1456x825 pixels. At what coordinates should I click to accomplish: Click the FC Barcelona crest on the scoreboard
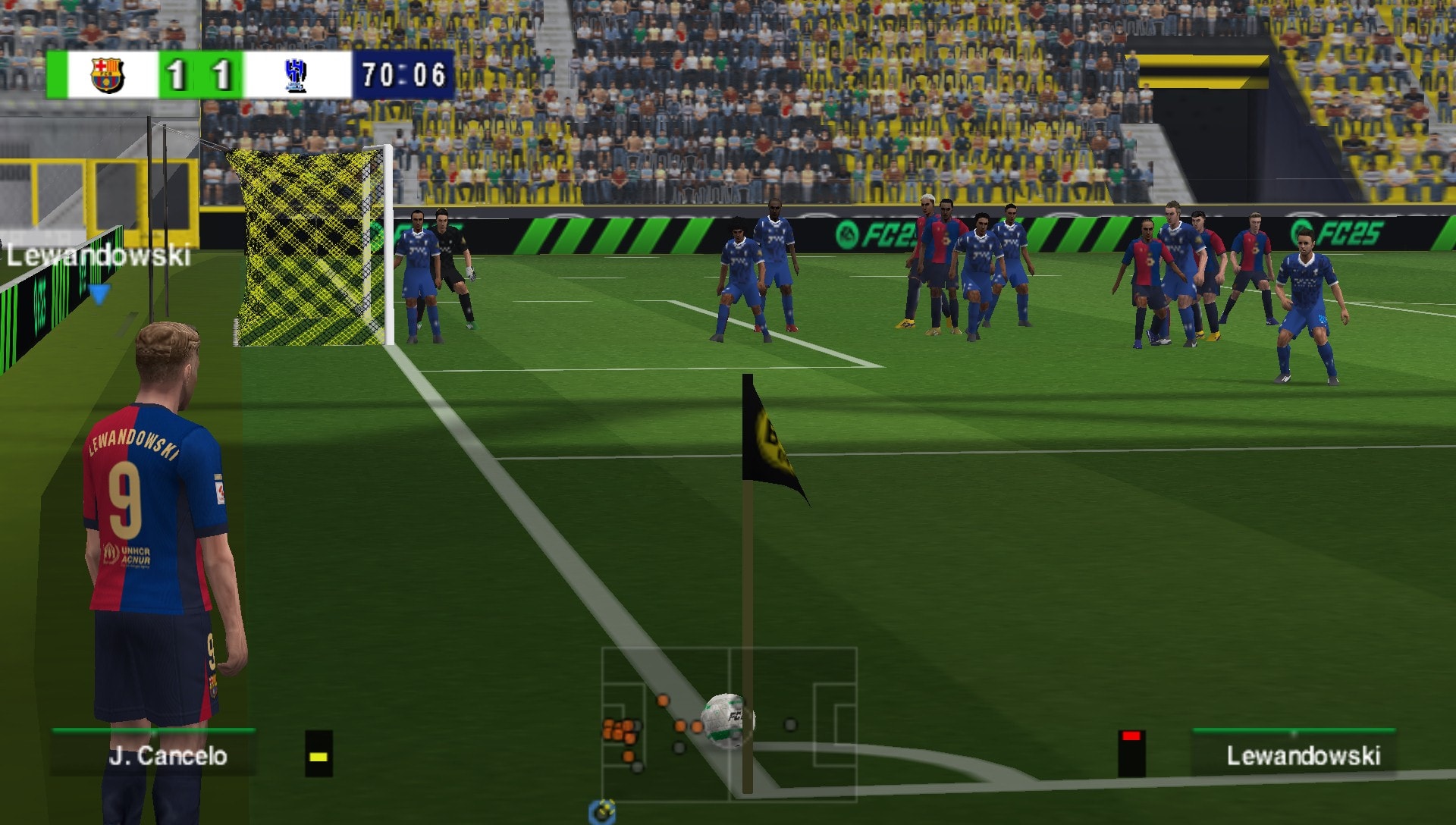tap(105, 74)
